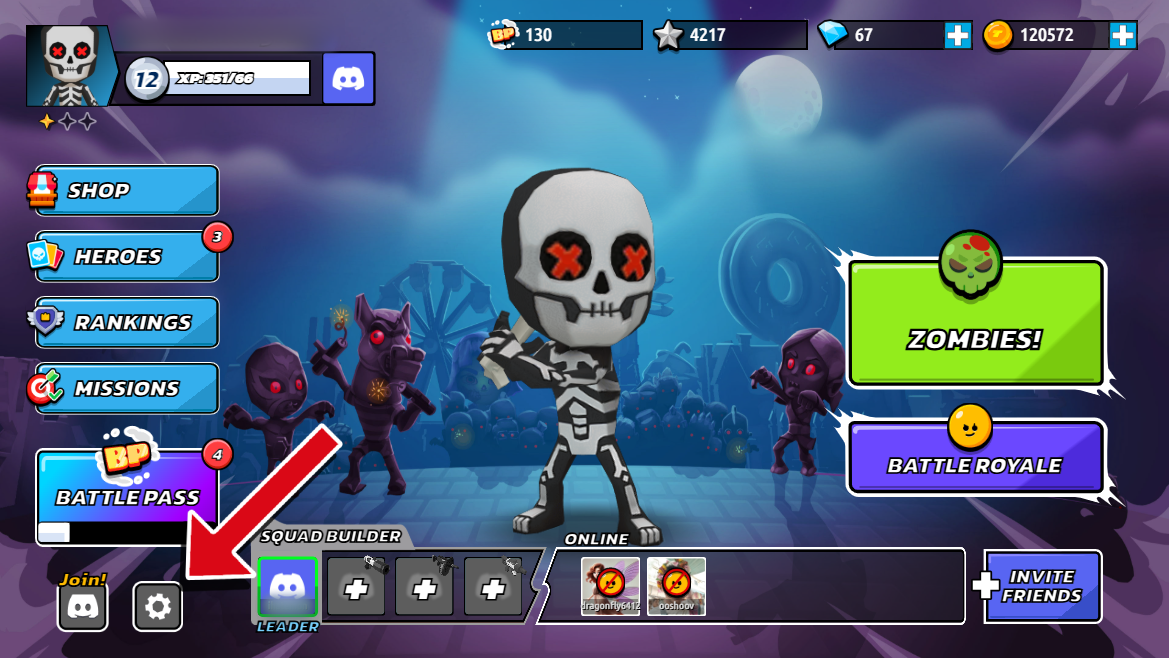Add more gems with the plus button
The height and width of the screenshot is (658, 1169).
click(958, 35)
